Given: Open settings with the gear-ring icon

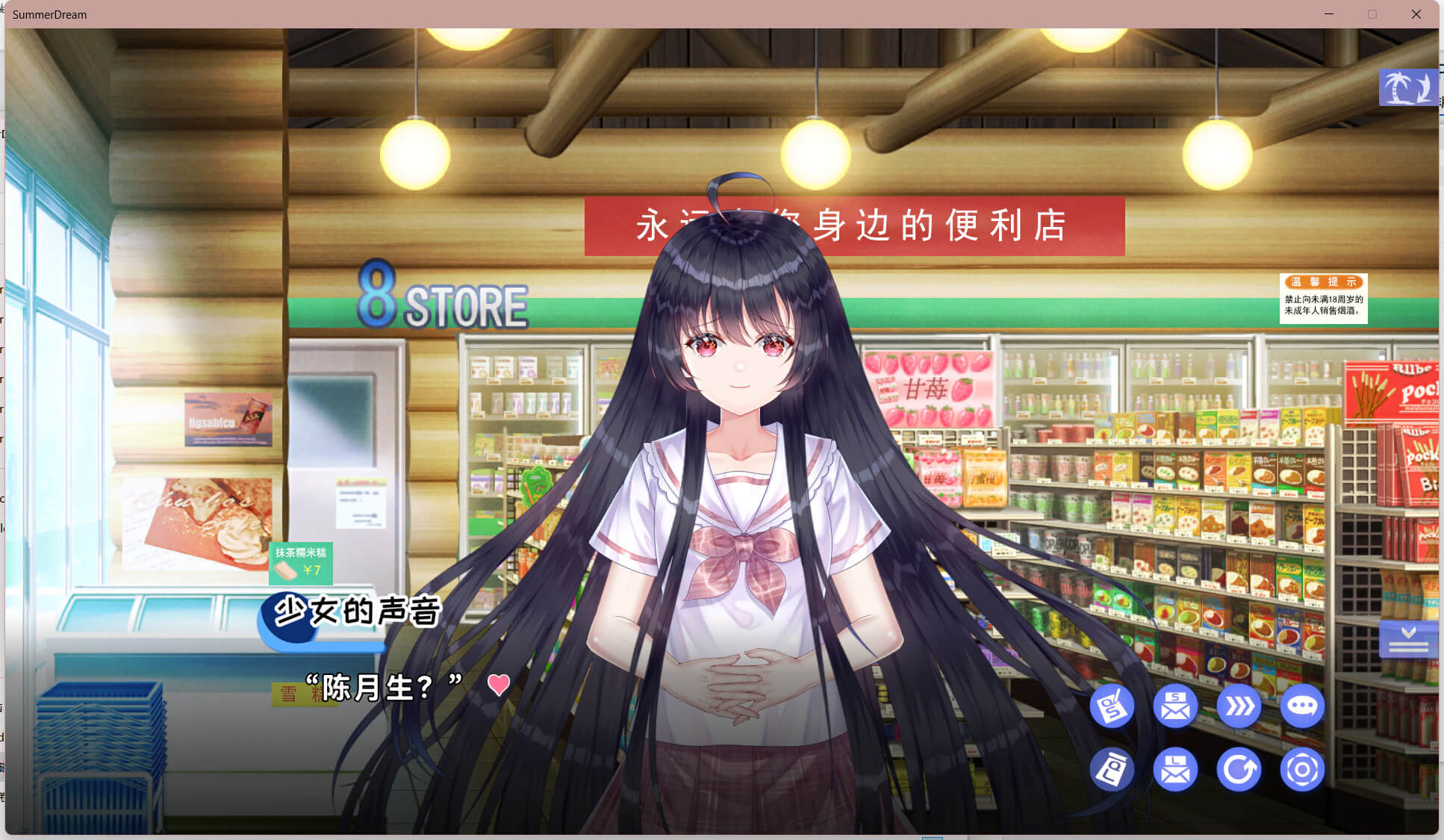Looking at the screenshot, I should tap(1302, 769).
